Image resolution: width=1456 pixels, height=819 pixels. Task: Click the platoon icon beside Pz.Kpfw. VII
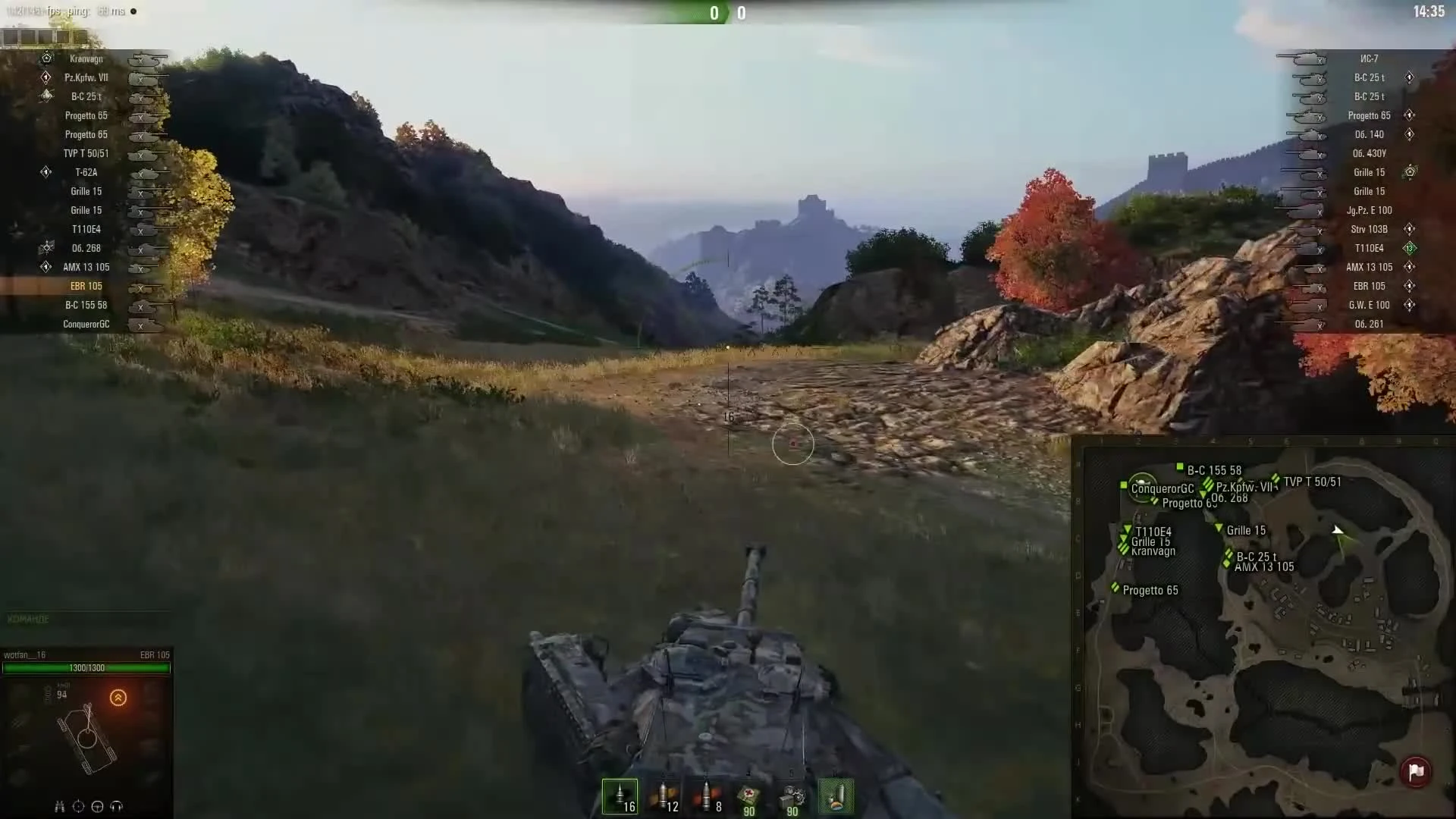pyautogui.click(x=46, y=77)
